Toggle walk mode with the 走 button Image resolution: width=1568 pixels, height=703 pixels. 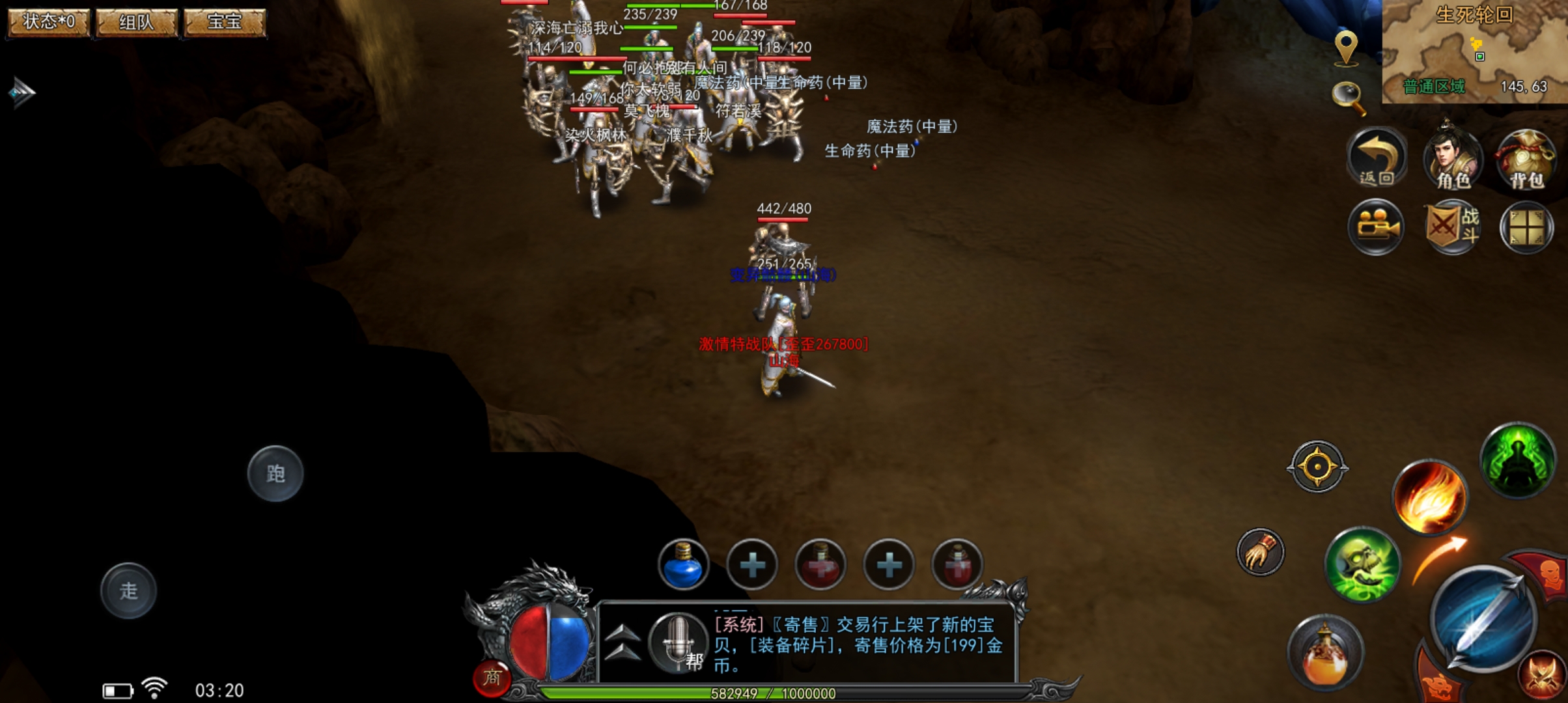coord(128,590)
